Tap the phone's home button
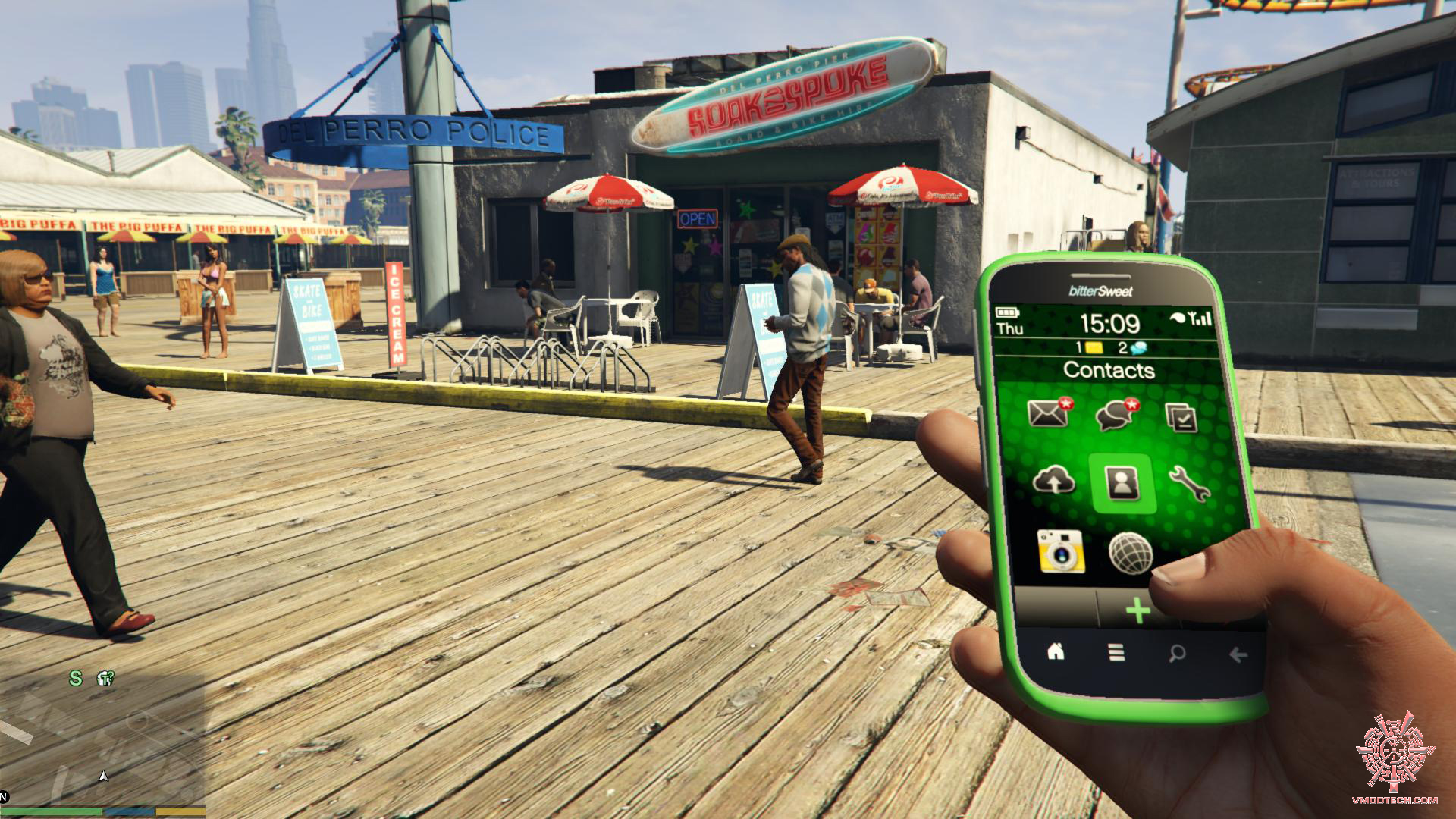Image resolution: width=1456 pixels, height=819 pixels. [x=1056, y=651]
